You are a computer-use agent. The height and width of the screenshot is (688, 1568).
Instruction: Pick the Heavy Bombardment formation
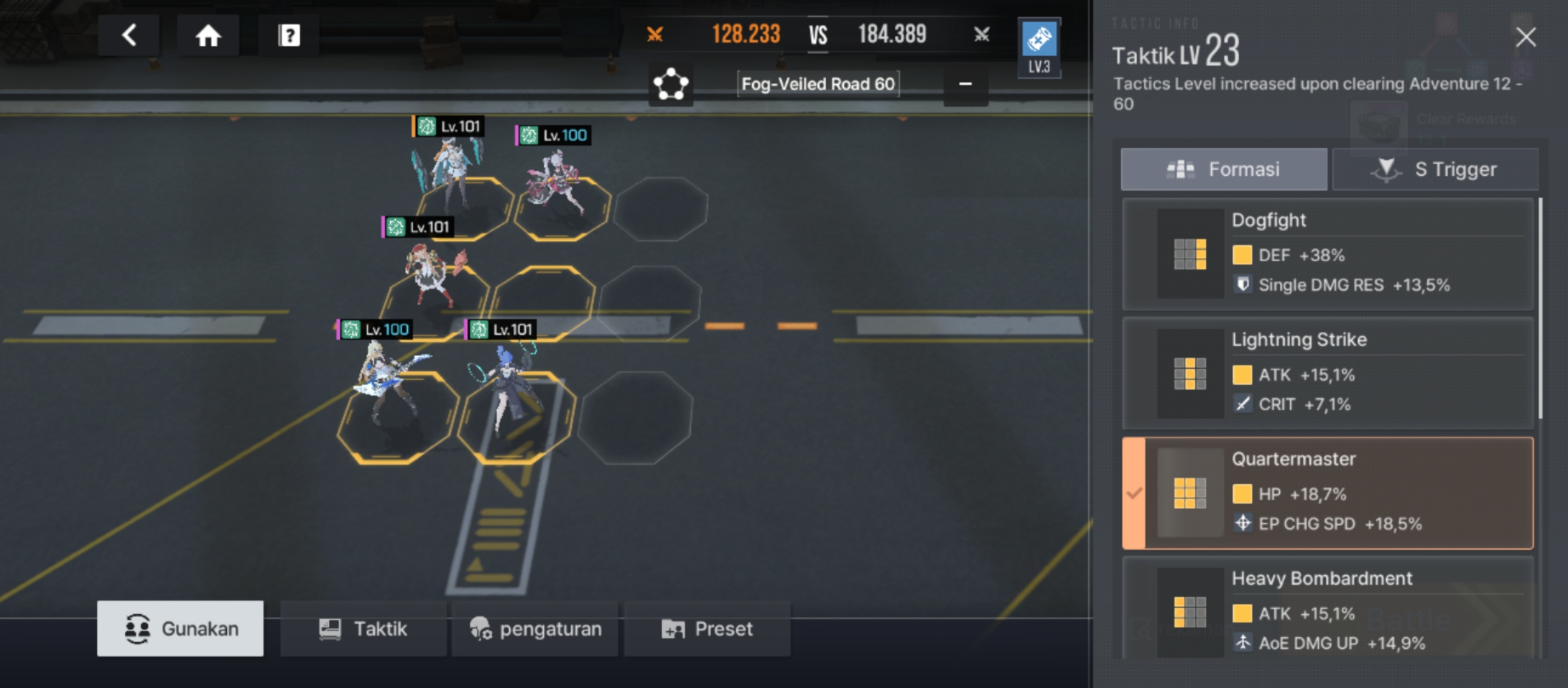click(x=1328, y=610)
